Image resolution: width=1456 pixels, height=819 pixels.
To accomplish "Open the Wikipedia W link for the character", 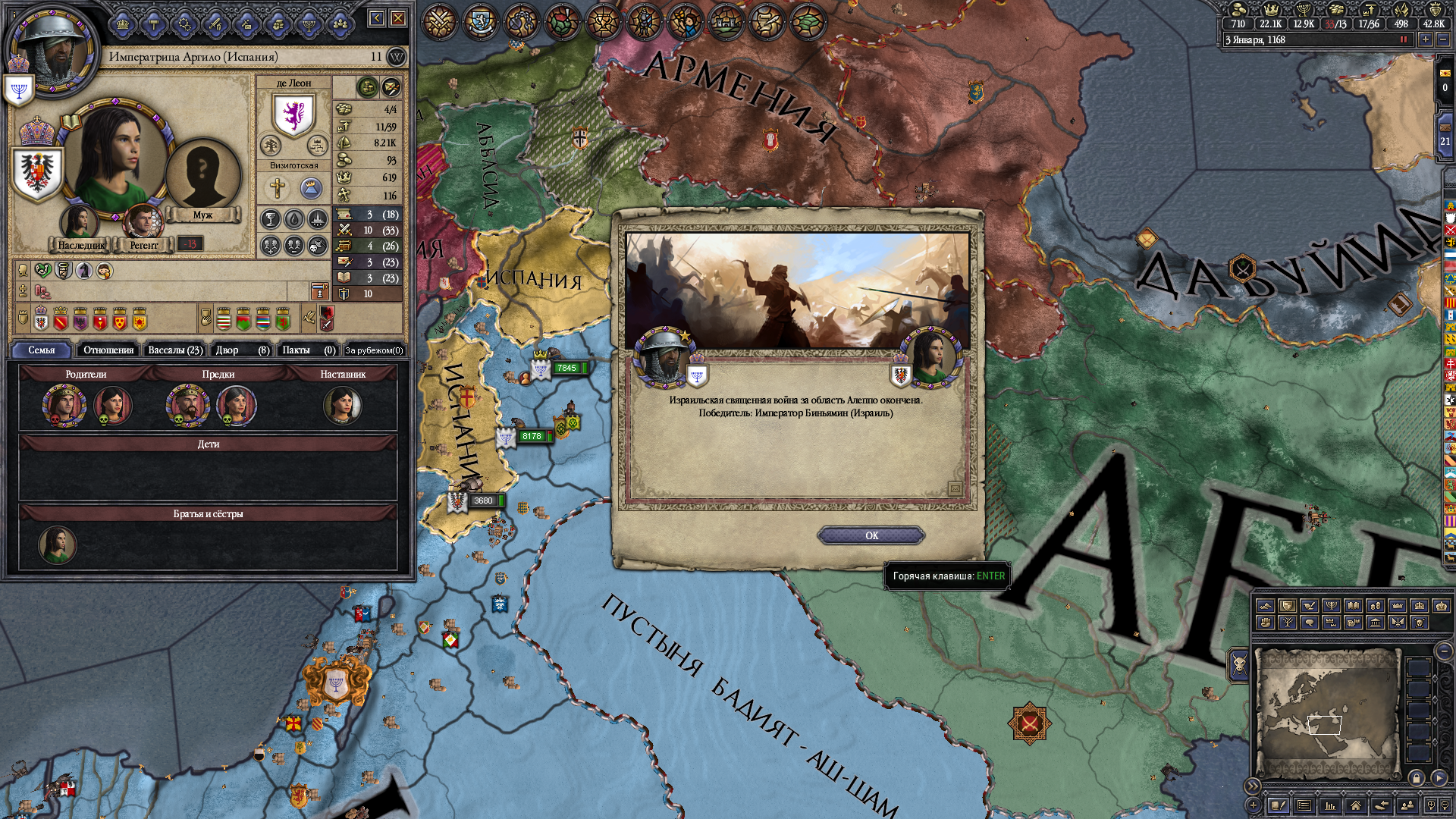I will coord(397,57).
